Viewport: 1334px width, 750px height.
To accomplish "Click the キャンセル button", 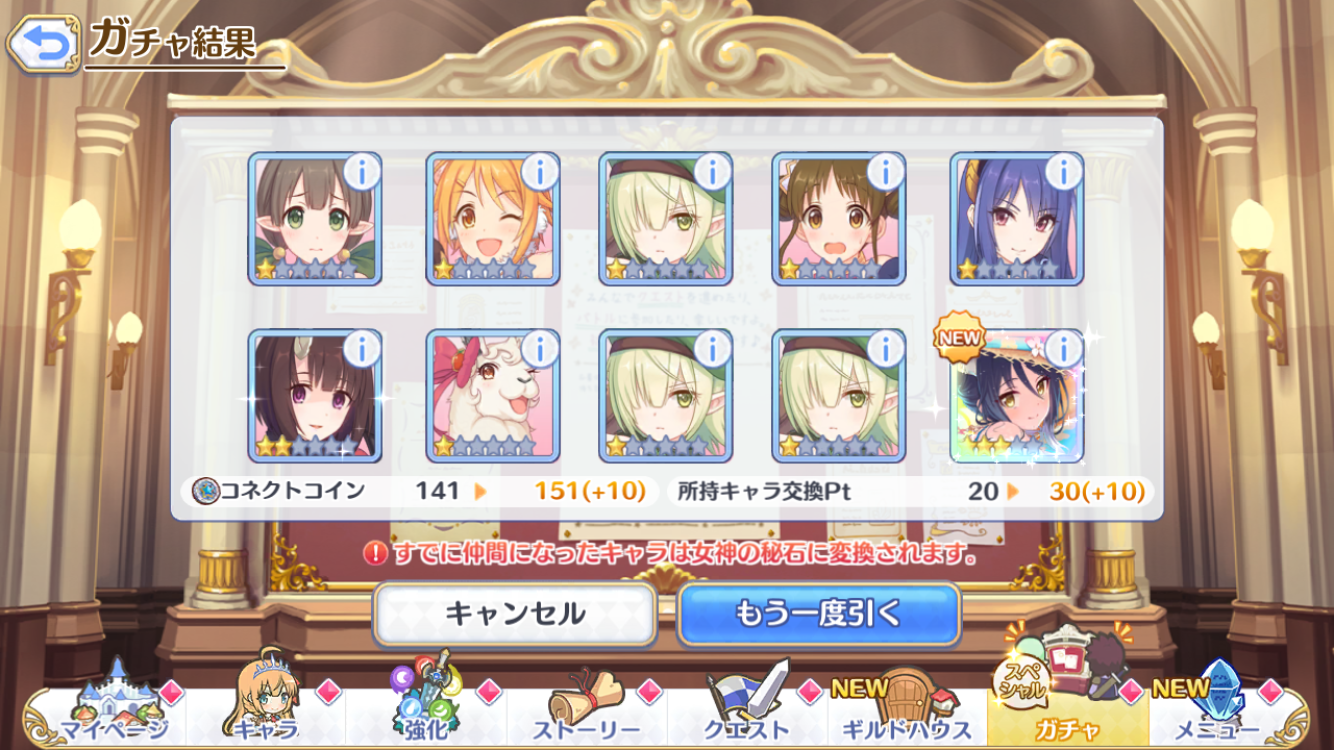I will (515, 613).
